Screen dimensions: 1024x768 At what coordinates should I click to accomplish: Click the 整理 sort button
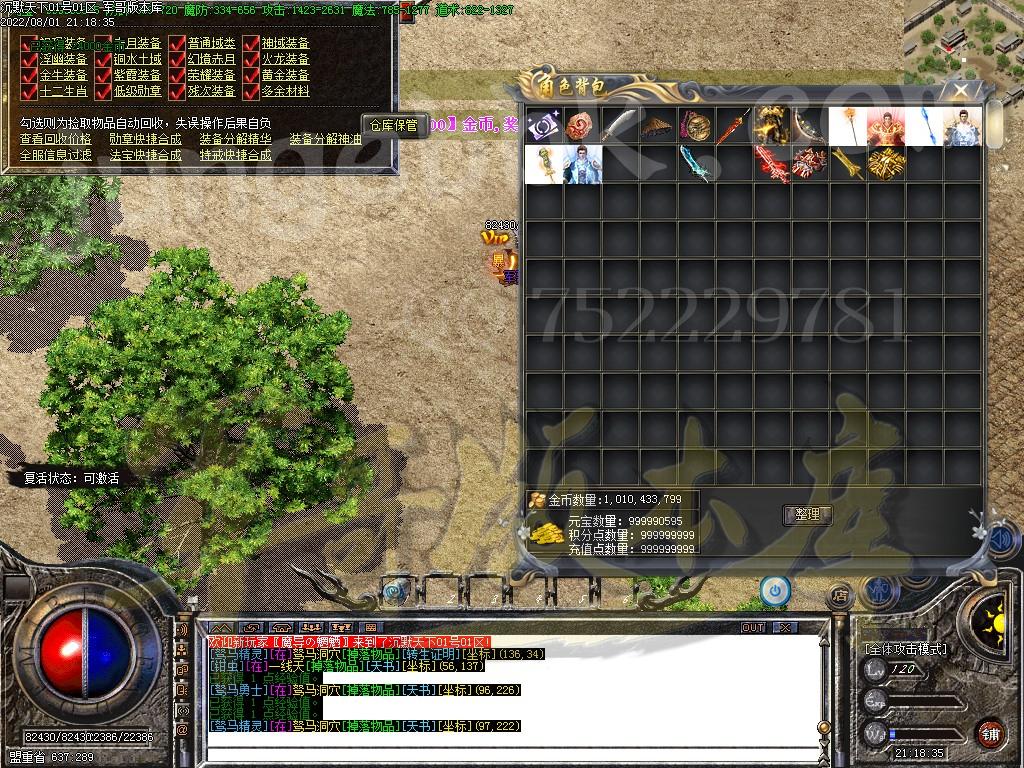click(x=806, y=515)
